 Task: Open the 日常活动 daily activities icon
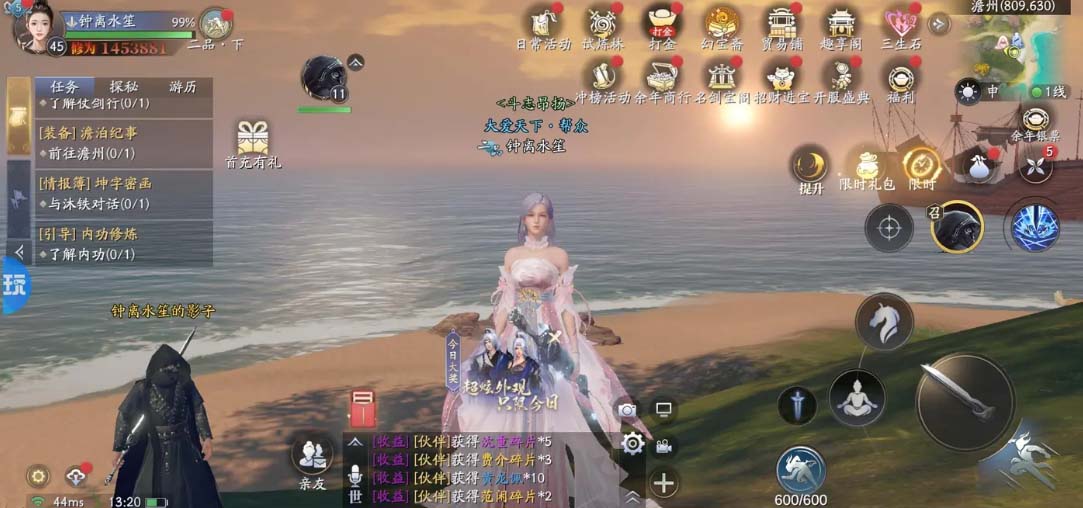pos(543,24)
